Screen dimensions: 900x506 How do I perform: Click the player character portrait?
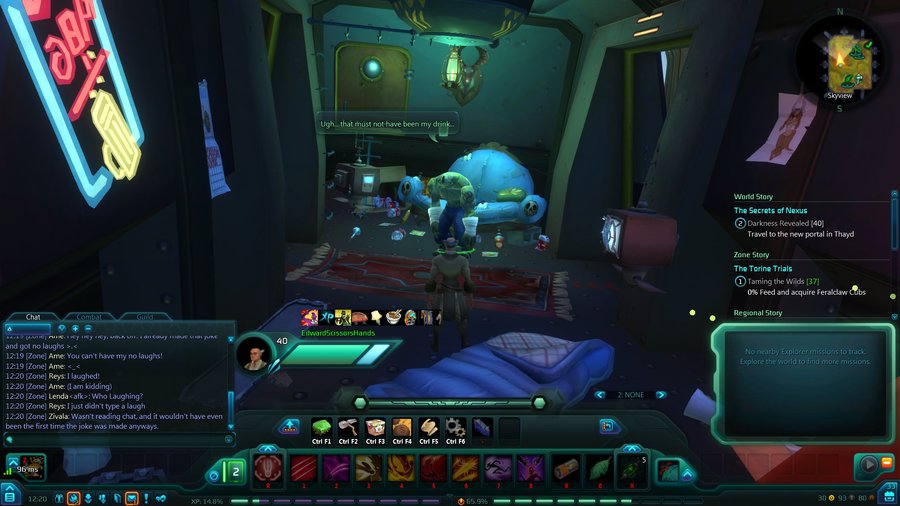coord(256,353)
